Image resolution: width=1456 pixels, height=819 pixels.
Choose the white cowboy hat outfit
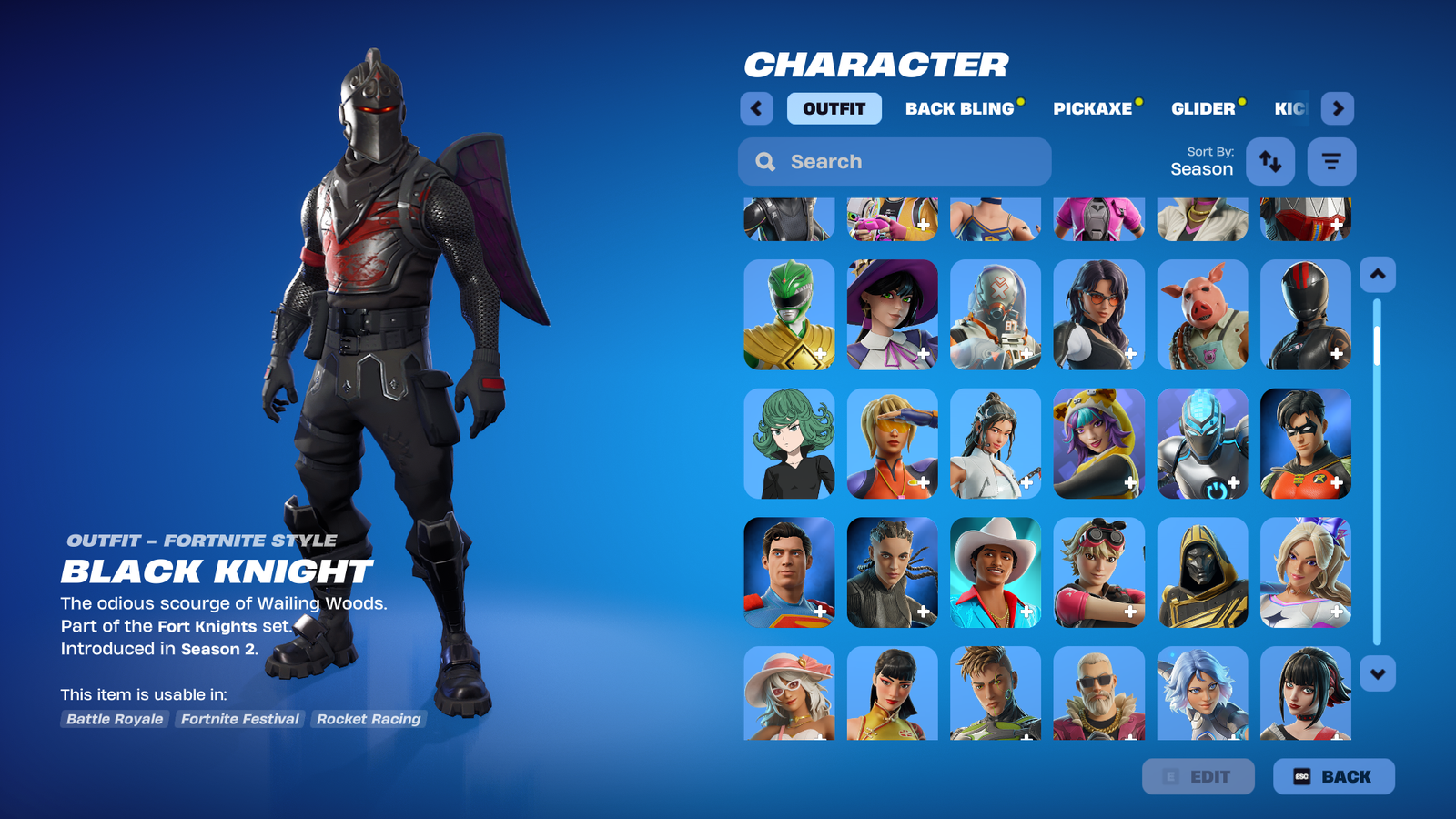click(996, 573)
